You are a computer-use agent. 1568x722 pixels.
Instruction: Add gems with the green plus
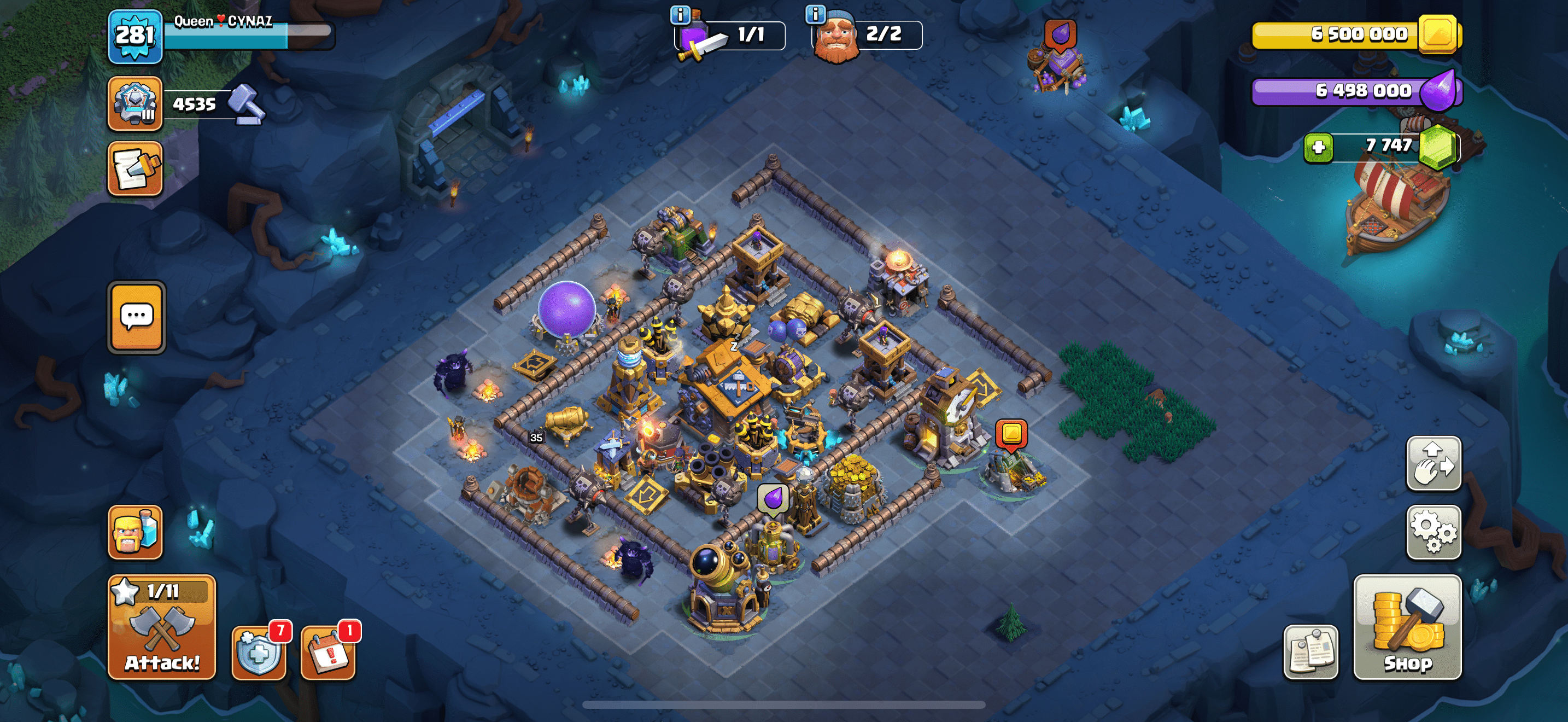pyautogui.click(x=1318, y=147)
